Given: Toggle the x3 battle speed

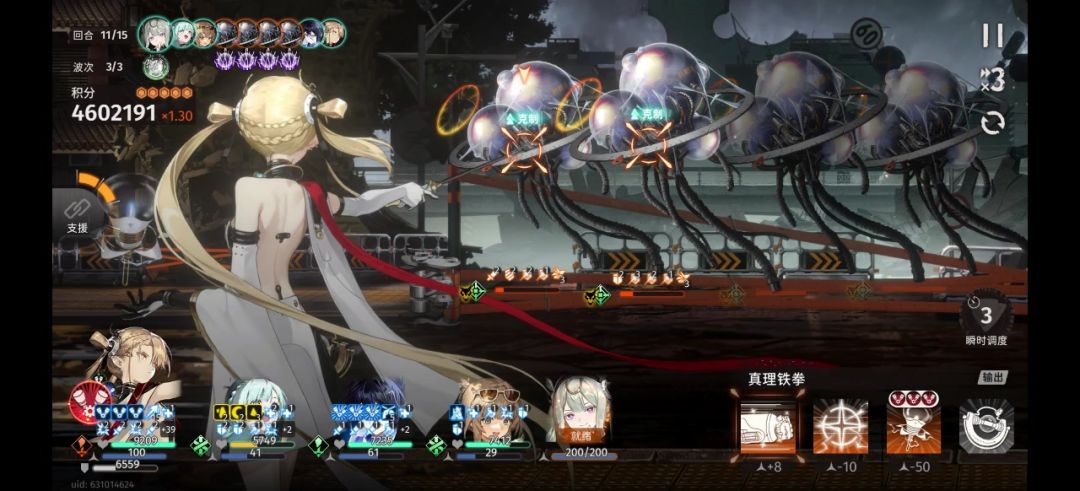Looking at the screenshot, I should pyautogui.click(x=993, y=80).
